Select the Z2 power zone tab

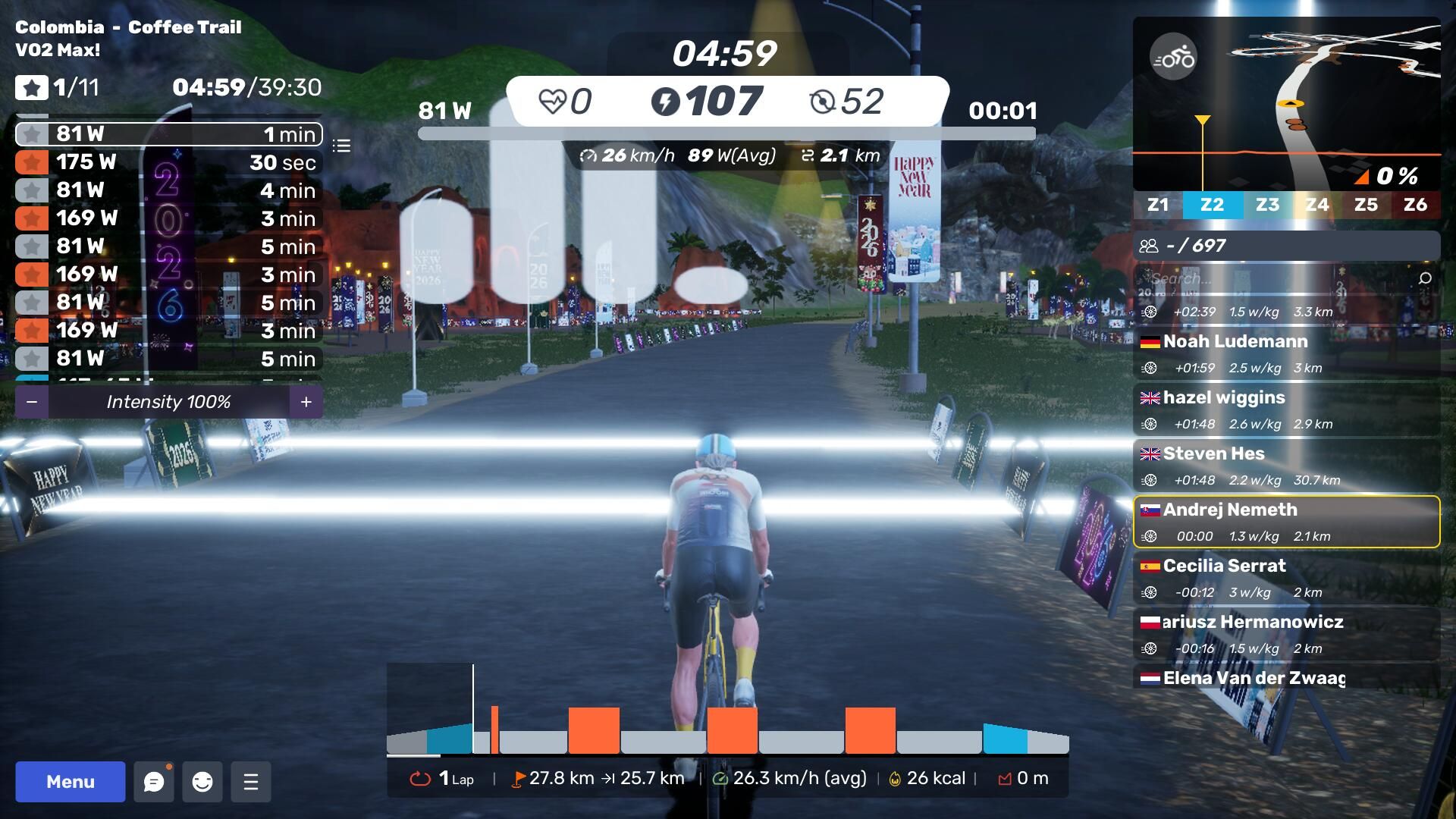pyautogui.click(x=1212, y=205)
